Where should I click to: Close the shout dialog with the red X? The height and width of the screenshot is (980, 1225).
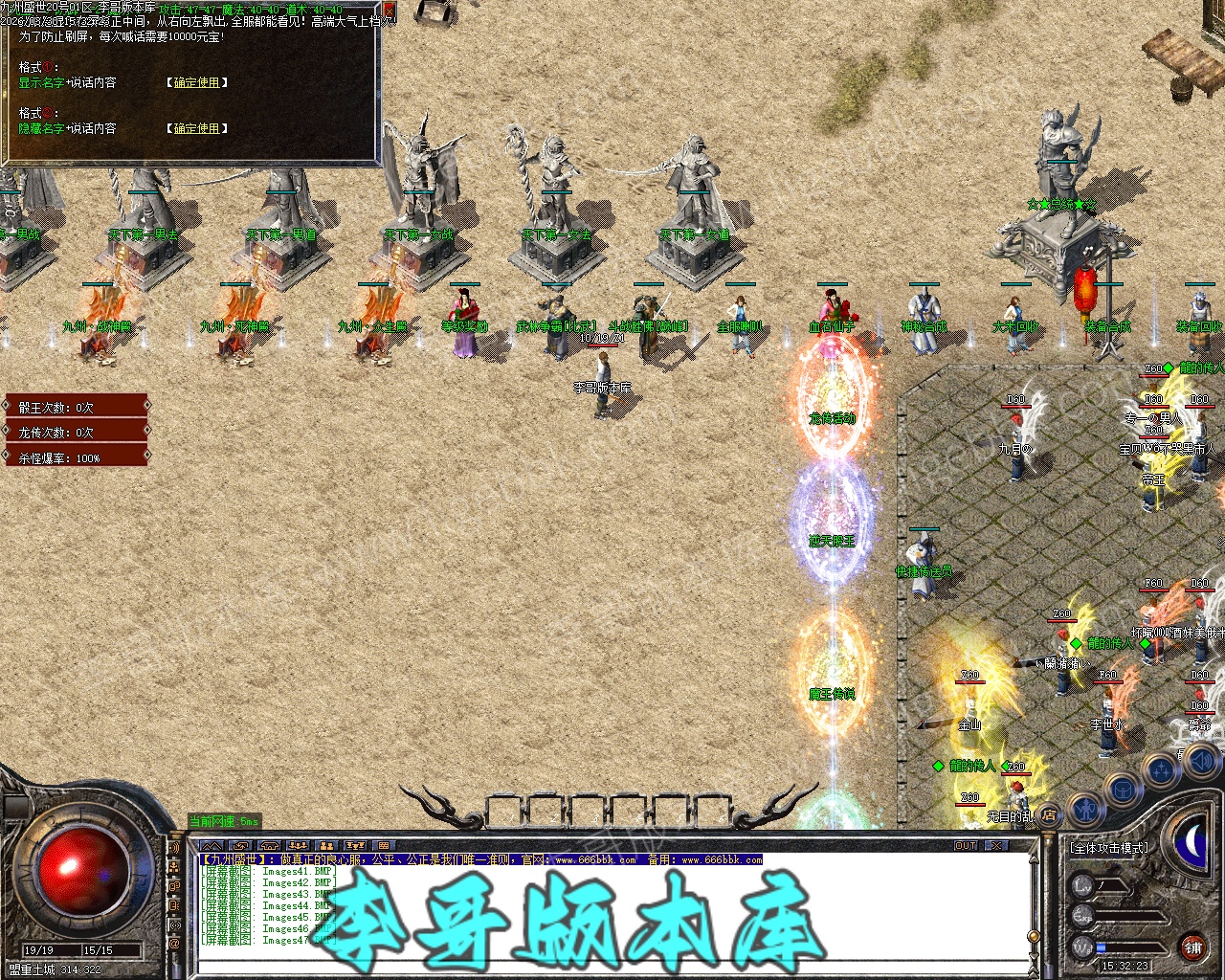pos(390,11)
